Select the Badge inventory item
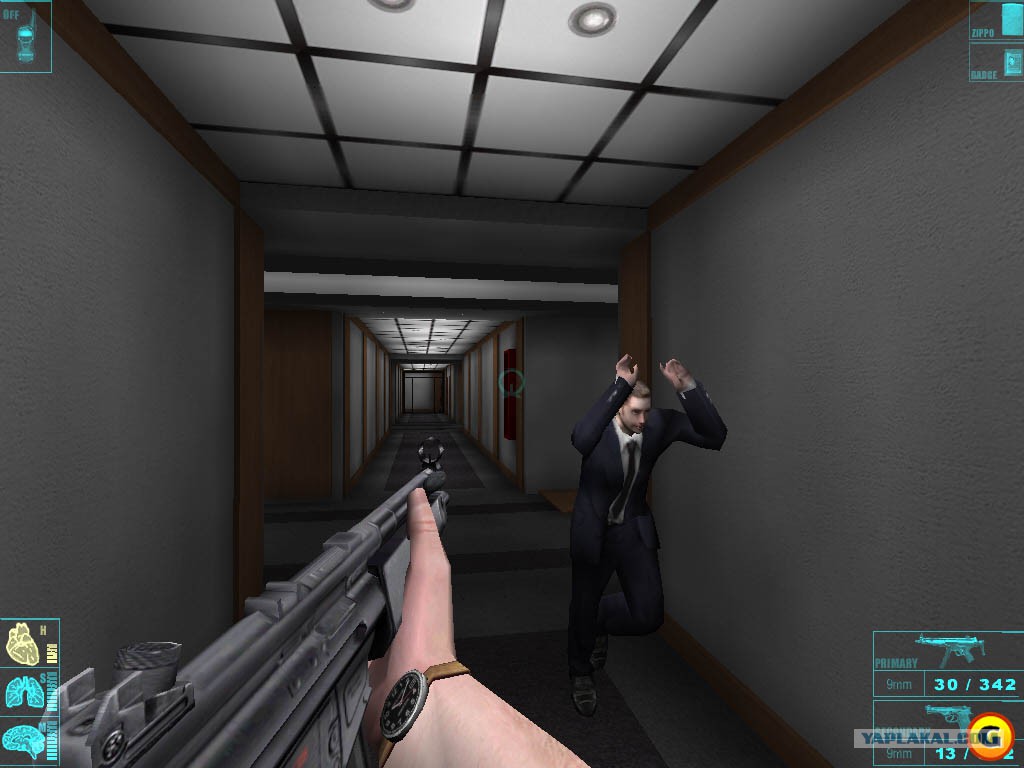Image resolution: width=1024 pixels, height=768 pixels. pos(996,60)
